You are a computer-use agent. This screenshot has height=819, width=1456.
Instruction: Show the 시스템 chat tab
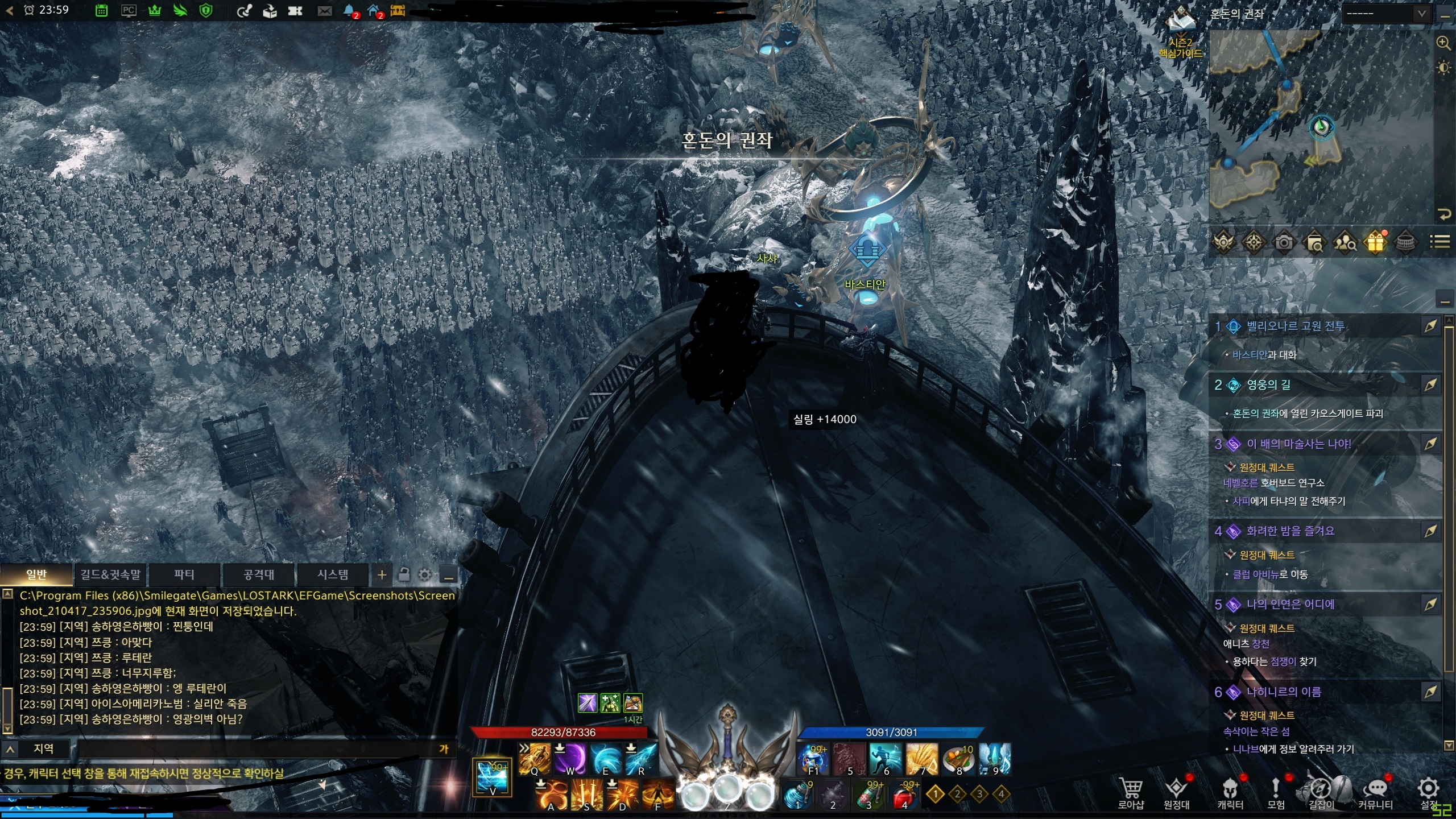tap(333, 574)
